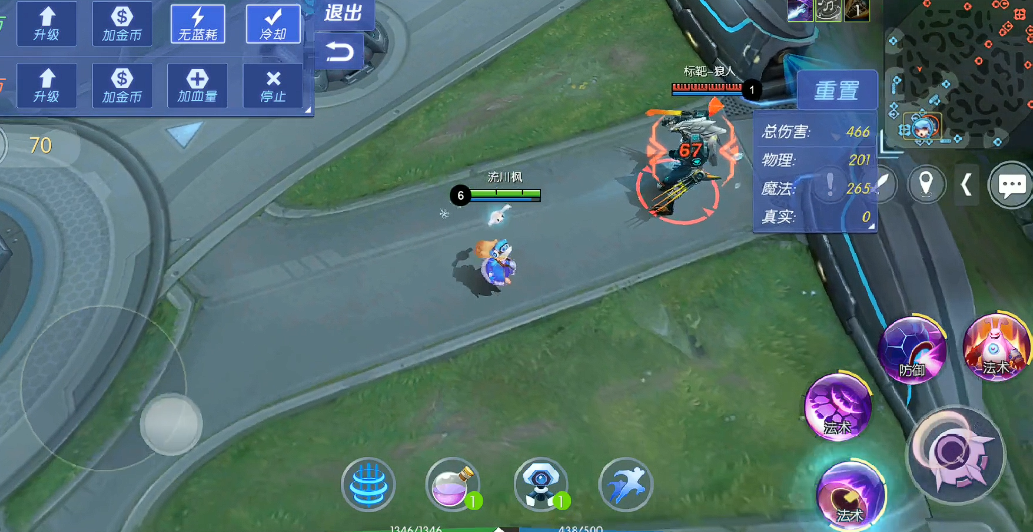Use the blue recall teleport icon

368,485
